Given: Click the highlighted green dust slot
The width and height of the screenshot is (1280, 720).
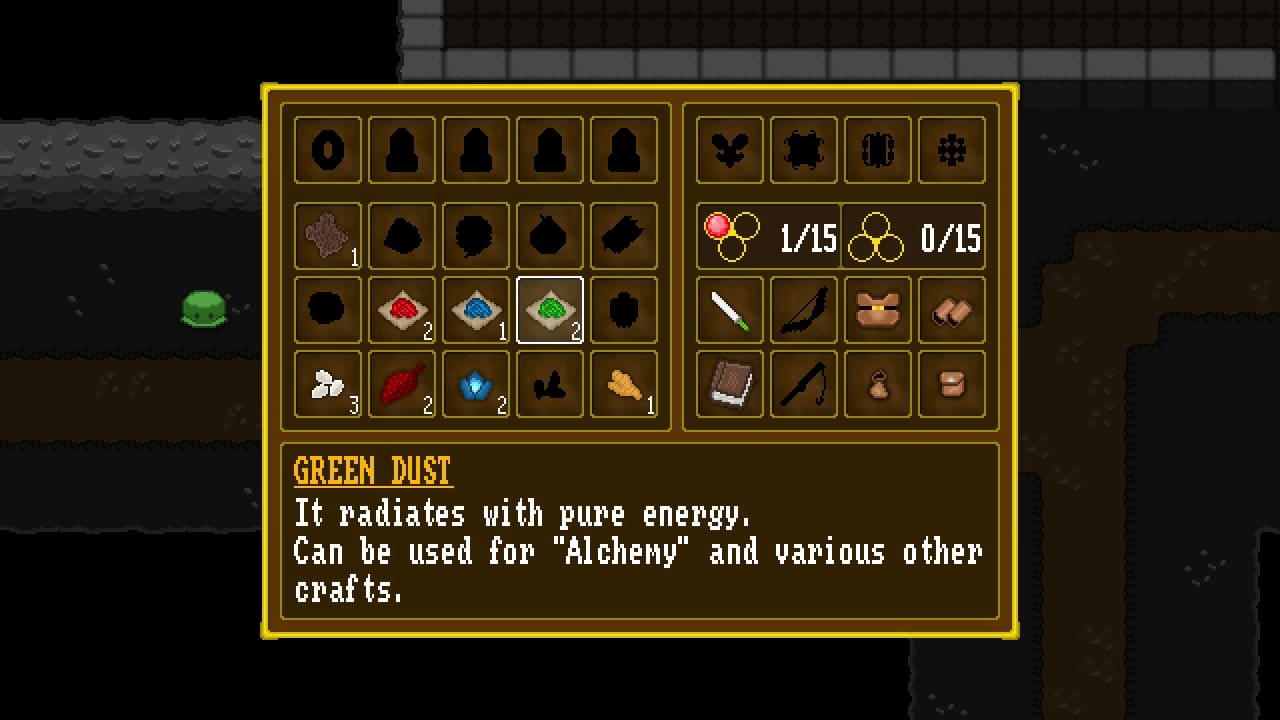Looking at the screenshot, I should [x=549, y=309].
